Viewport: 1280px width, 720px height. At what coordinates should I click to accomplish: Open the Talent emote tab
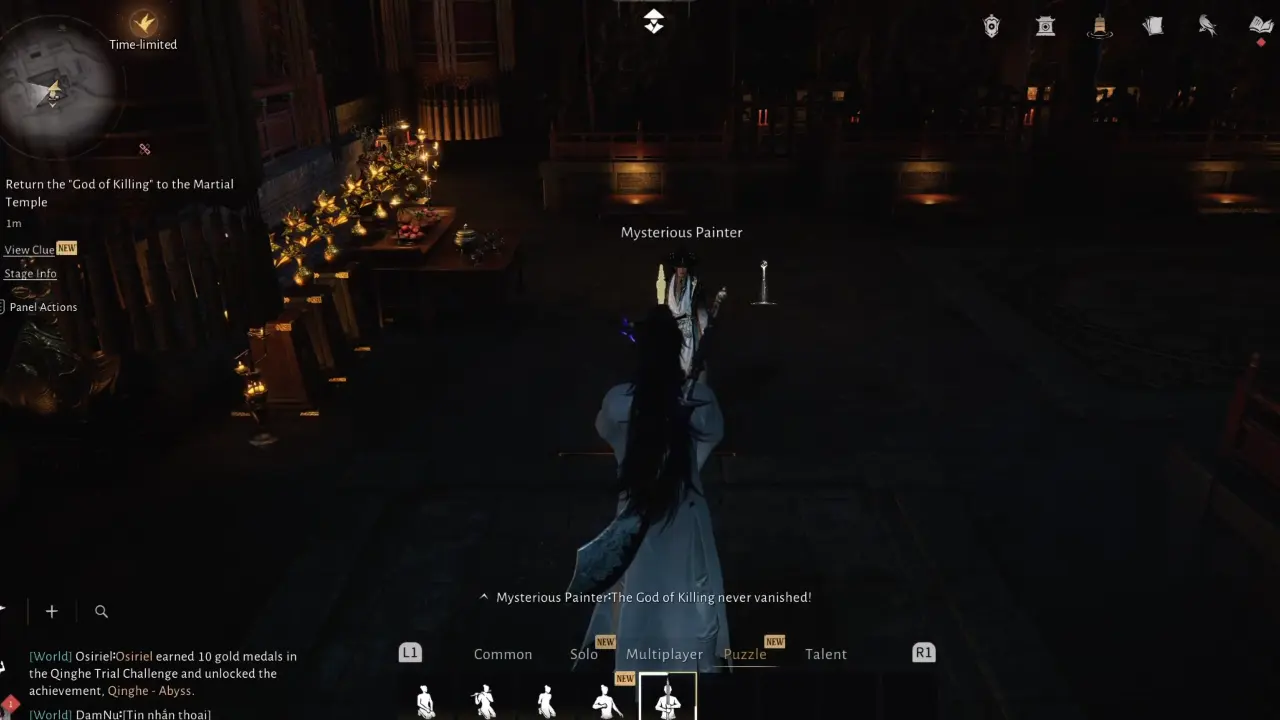point(826,654)
